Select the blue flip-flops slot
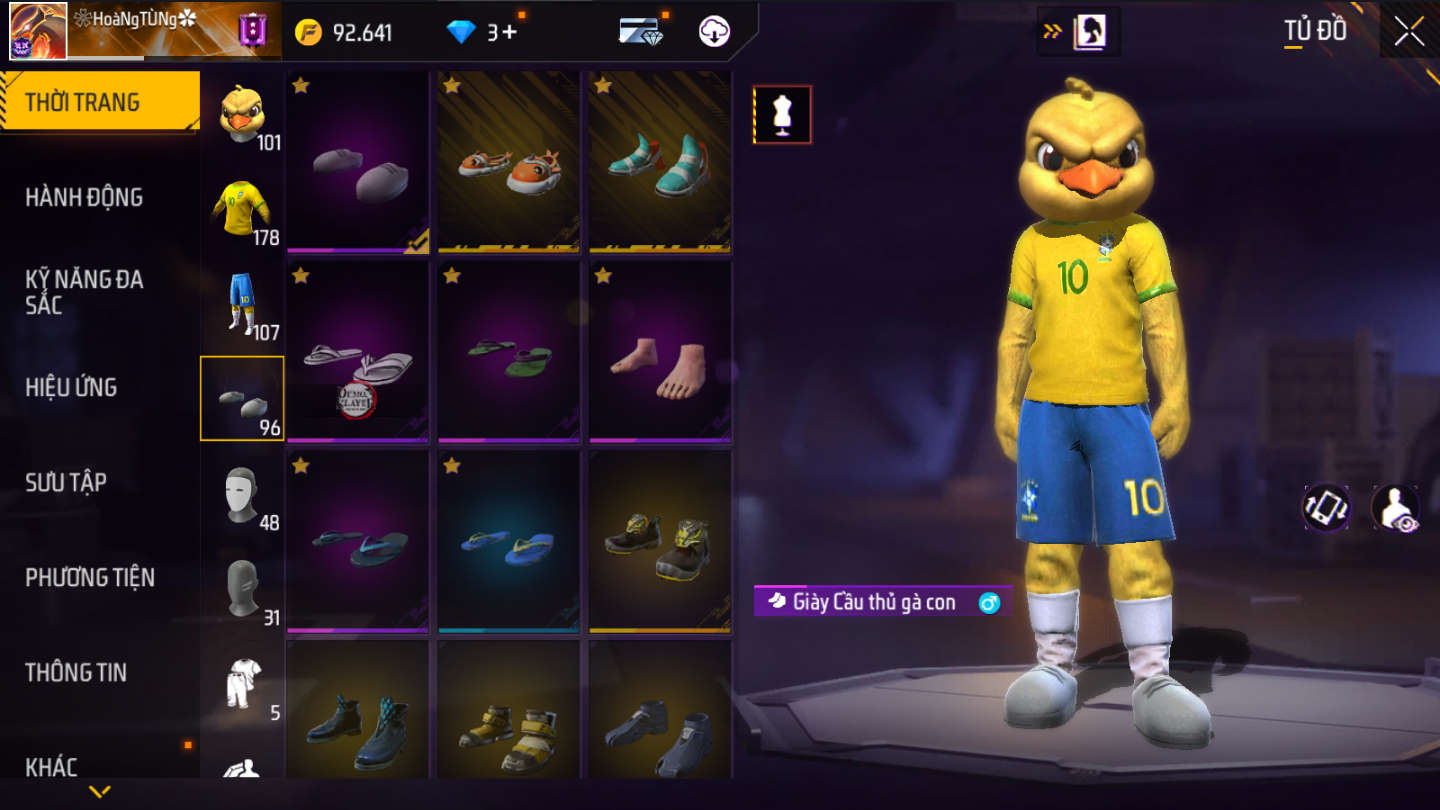 pos(509,542)
